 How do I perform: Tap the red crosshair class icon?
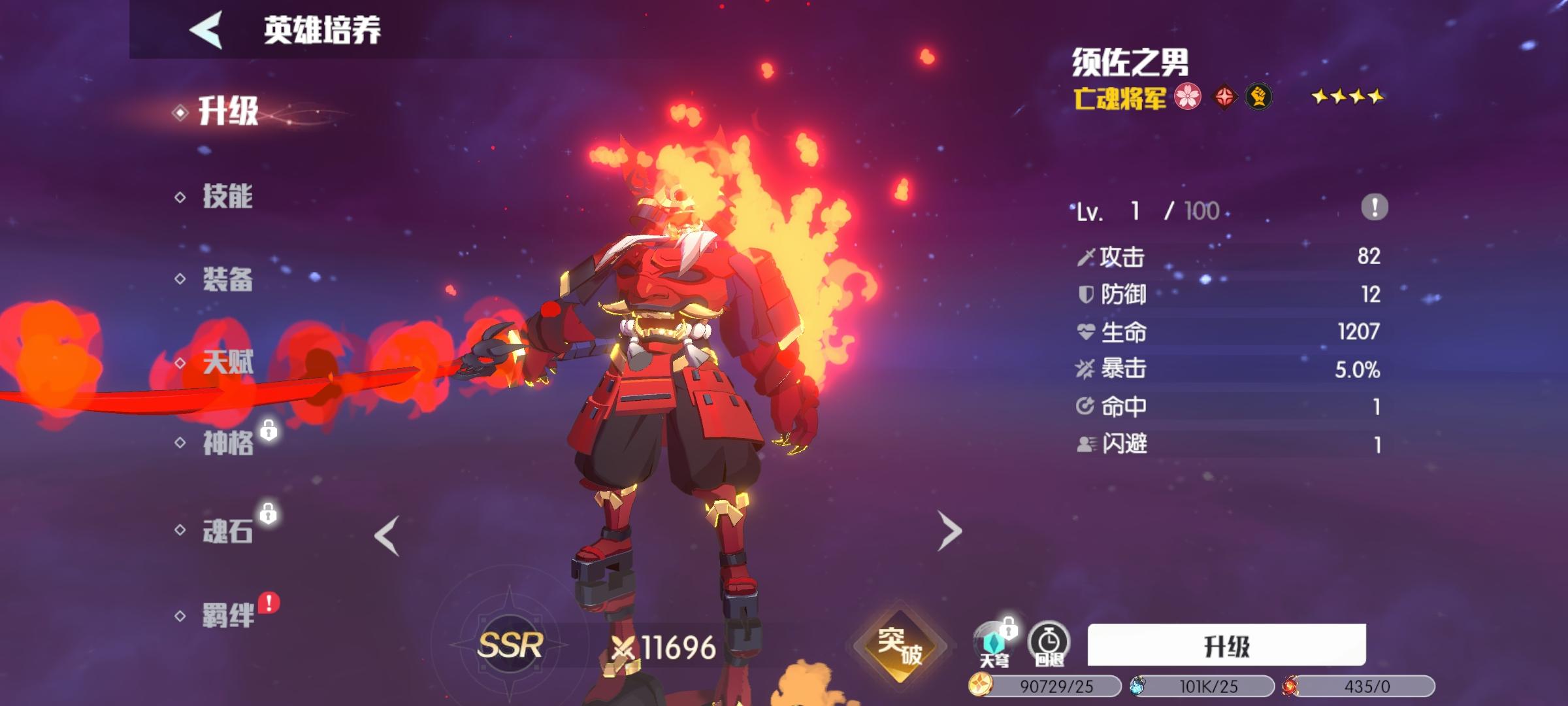click(x=1224, y=97)
